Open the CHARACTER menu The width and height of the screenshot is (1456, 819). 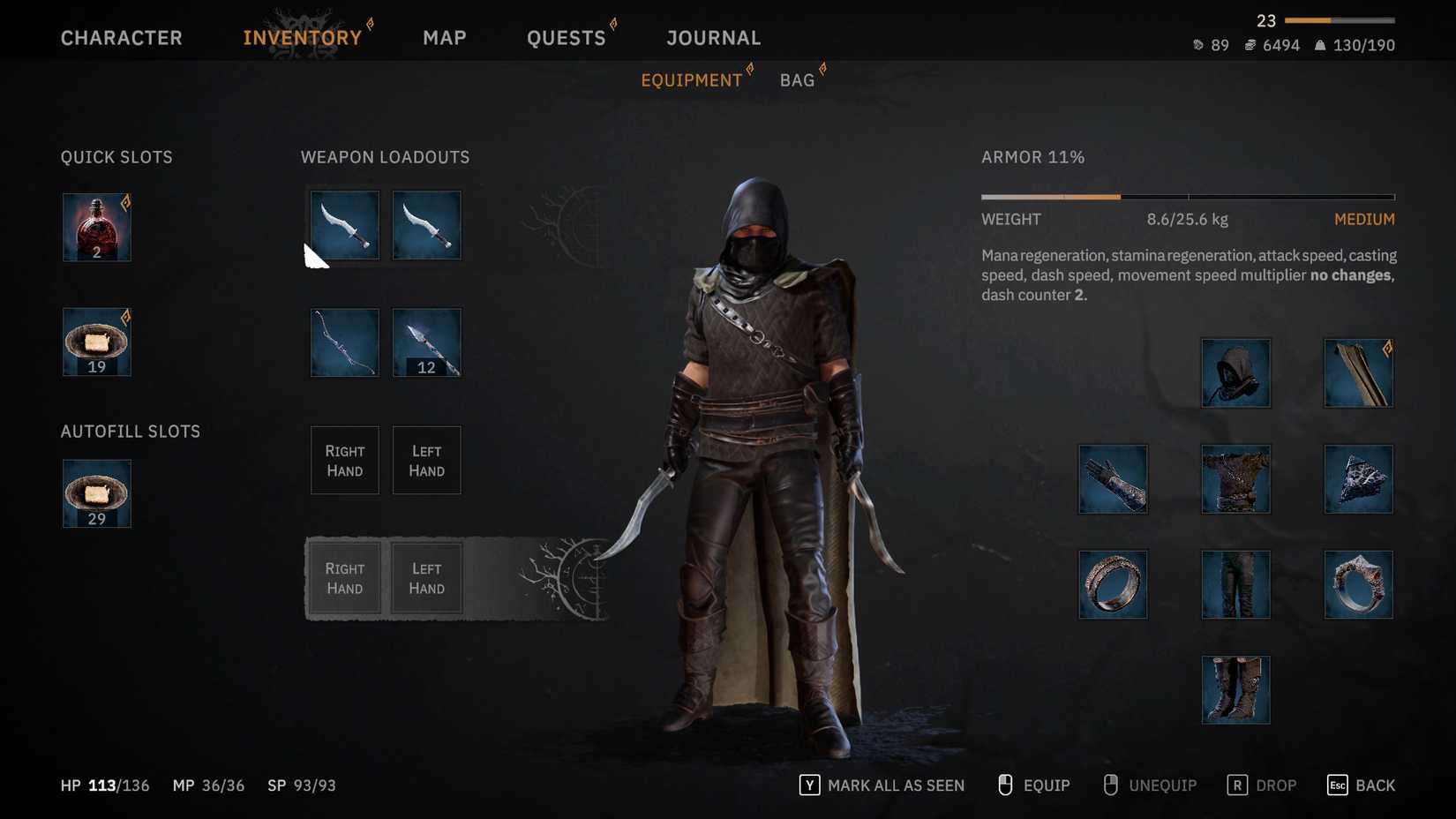121,37
